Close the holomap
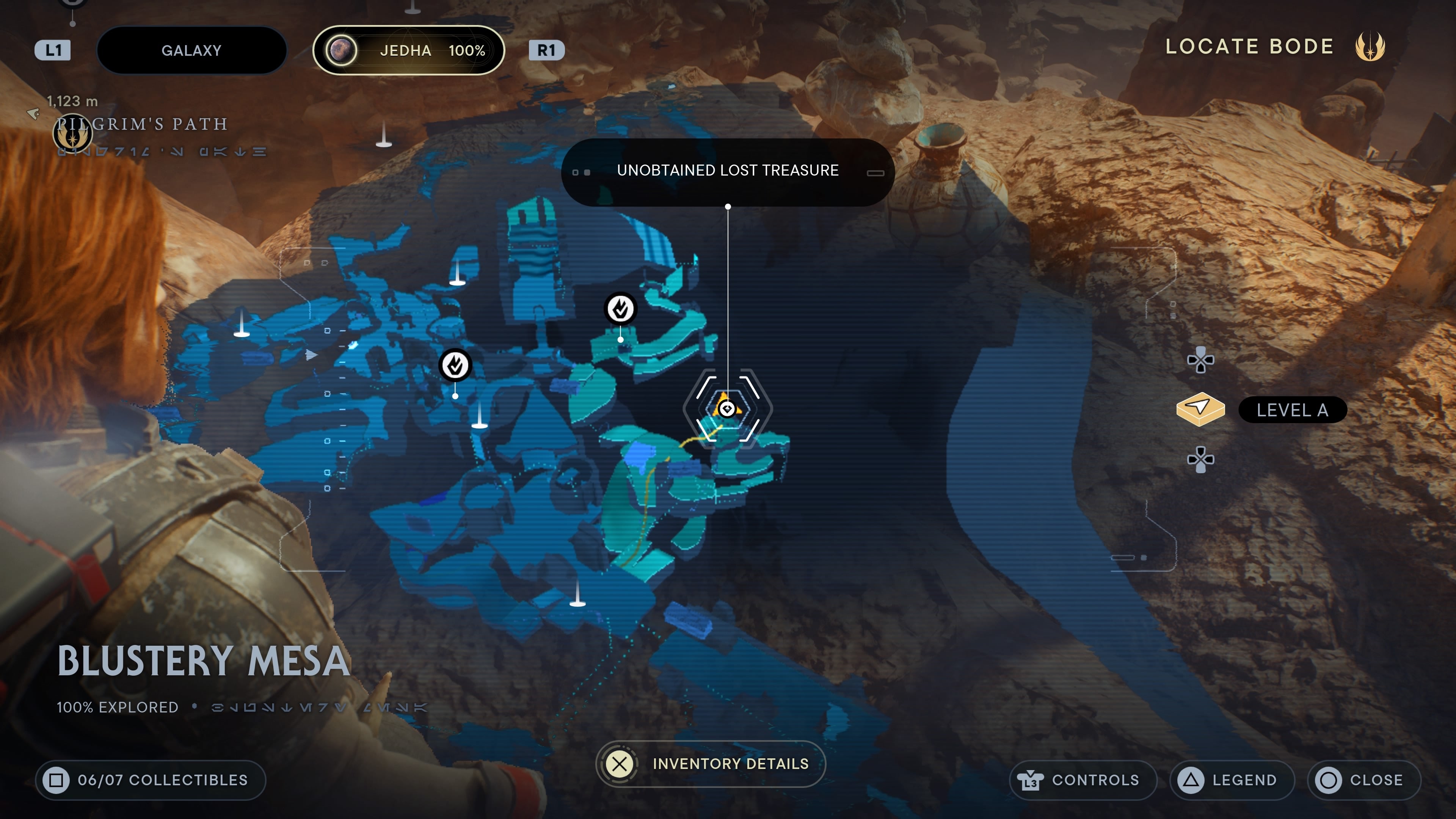Viewport: 1456px width, 819px height. pos(1363,780)
